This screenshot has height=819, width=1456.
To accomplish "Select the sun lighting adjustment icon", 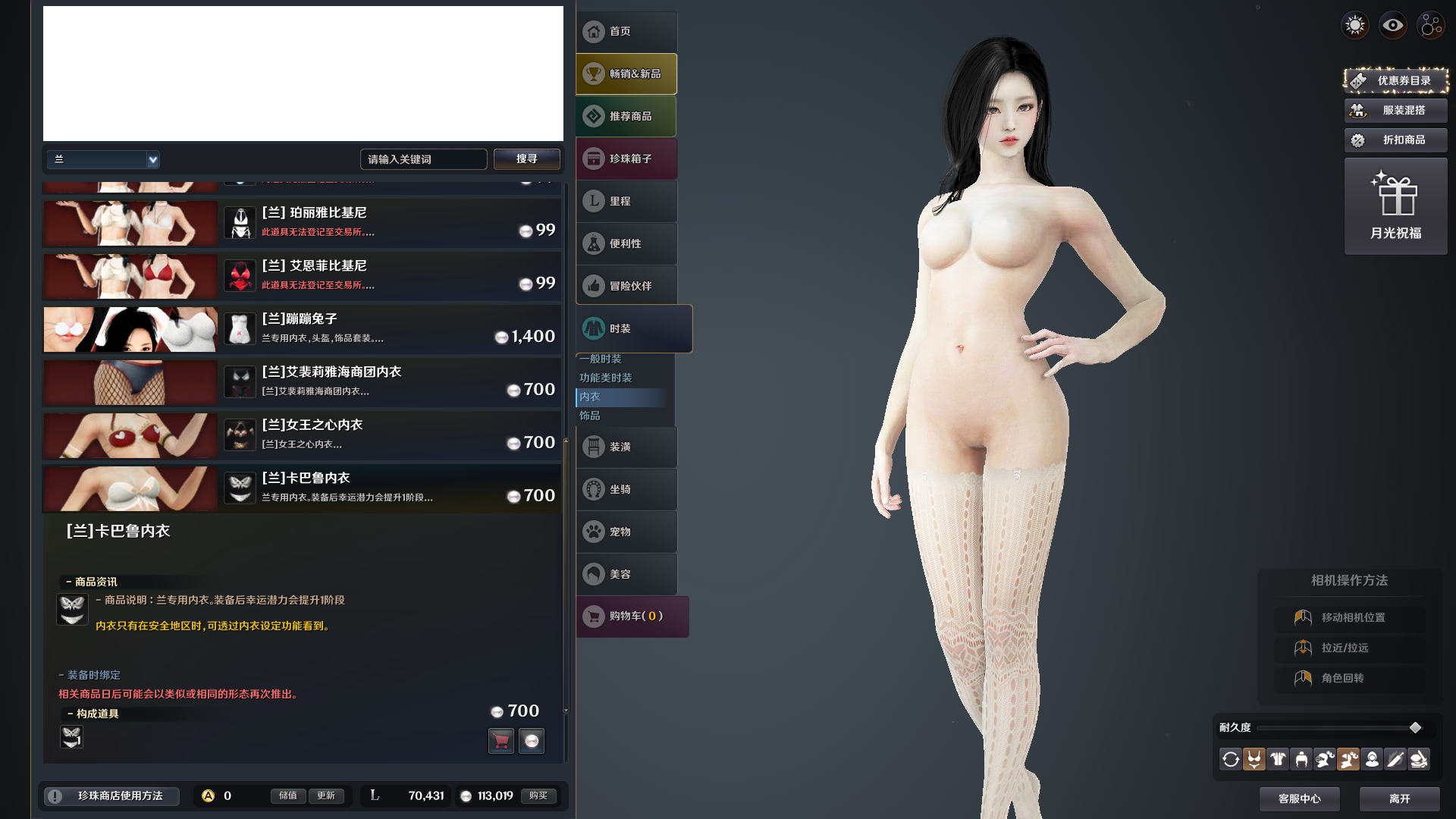I will coord(1354,25).
